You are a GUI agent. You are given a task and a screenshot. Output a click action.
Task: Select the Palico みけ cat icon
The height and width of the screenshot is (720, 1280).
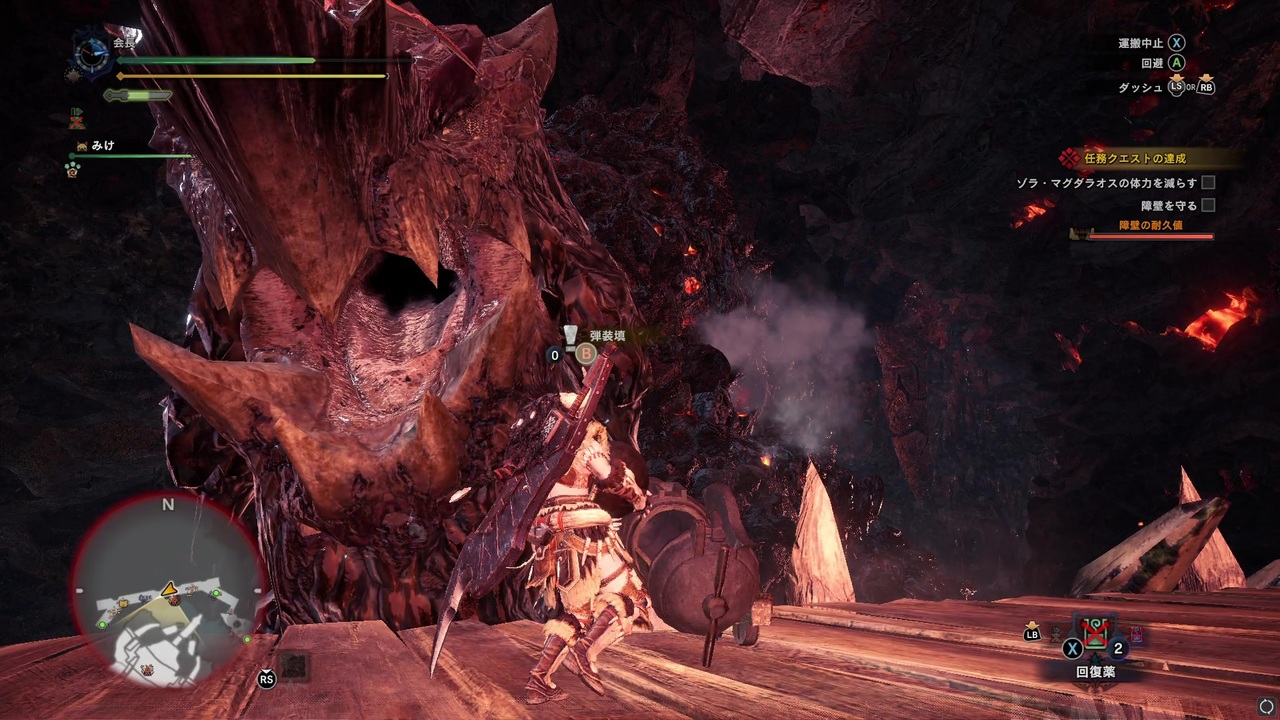81,147
